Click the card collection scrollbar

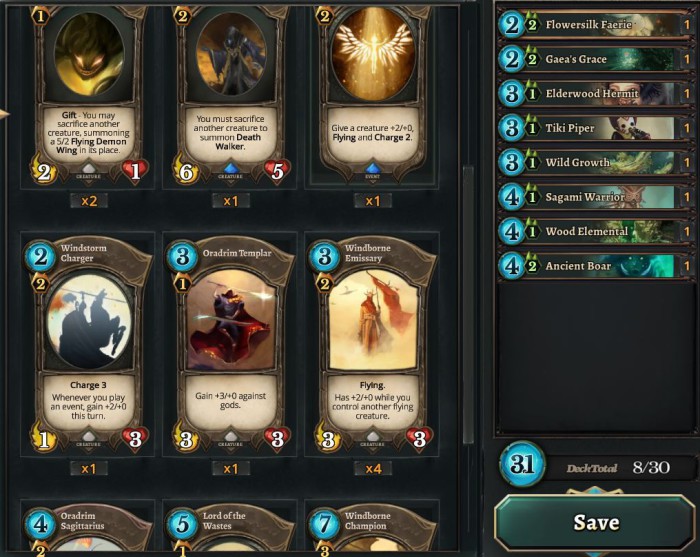coord(467,300)
